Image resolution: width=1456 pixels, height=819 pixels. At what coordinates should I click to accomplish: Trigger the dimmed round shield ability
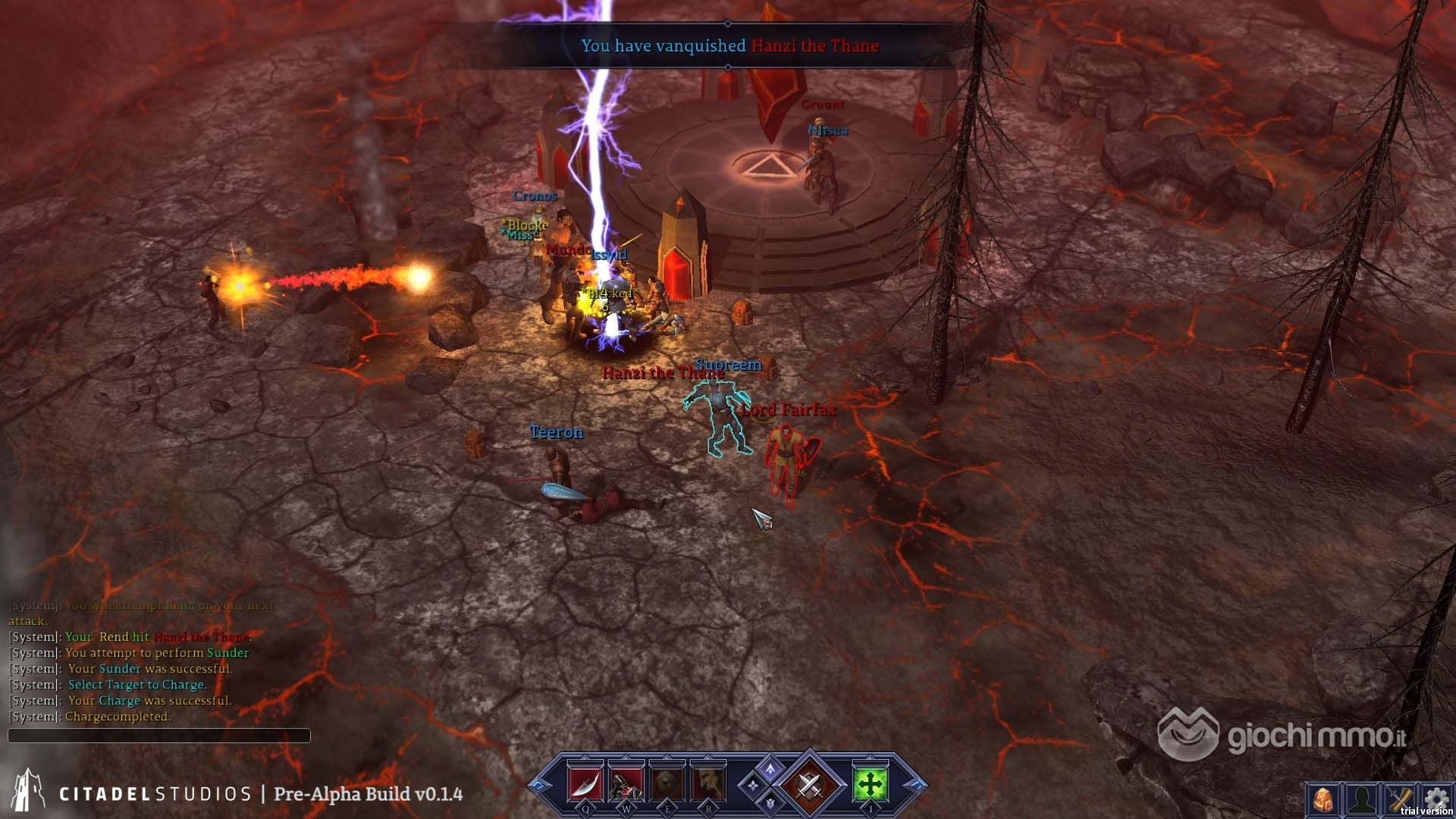667,784
